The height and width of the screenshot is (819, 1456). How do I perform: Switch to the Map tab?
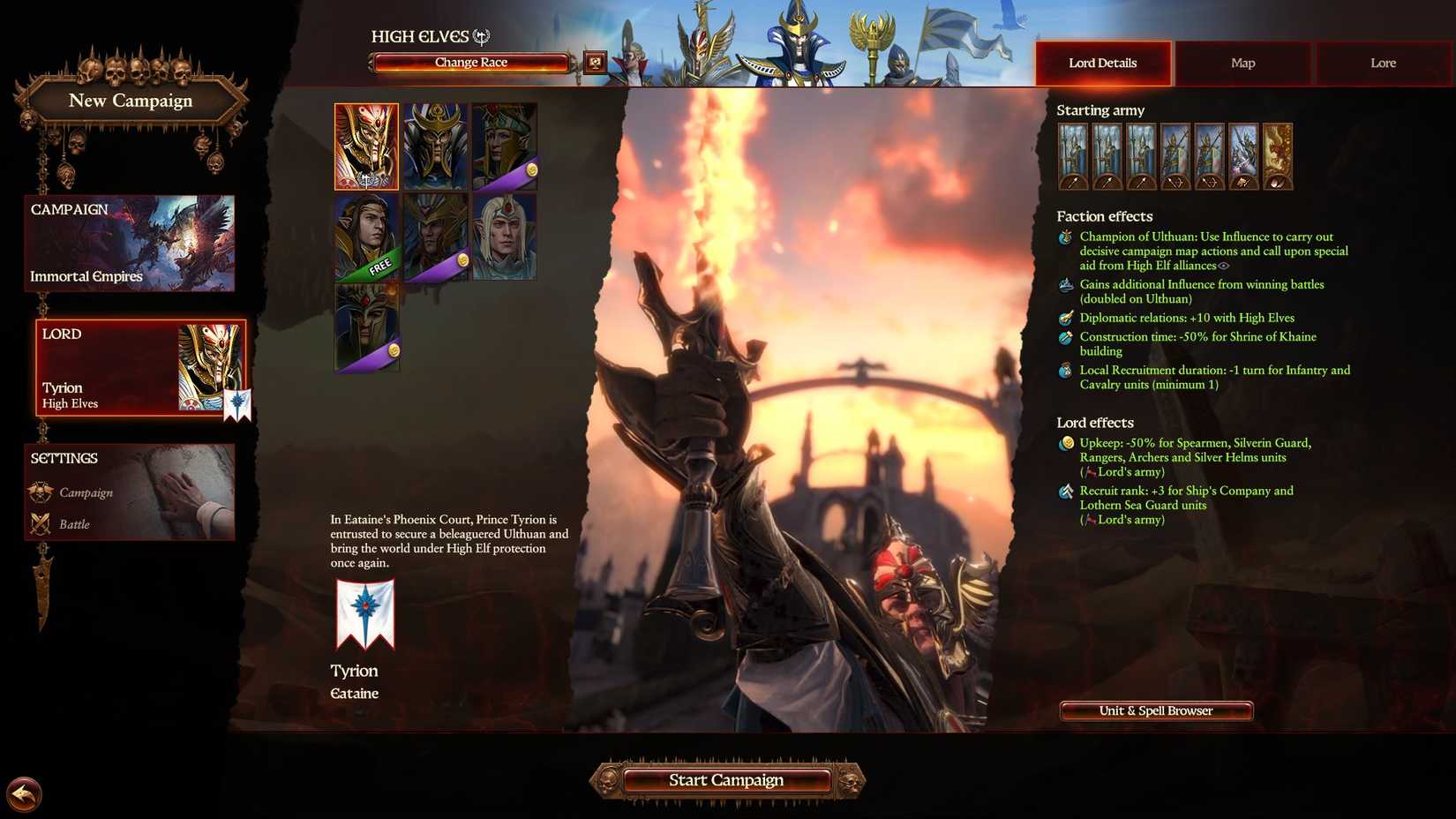[x=1242, y=63]
